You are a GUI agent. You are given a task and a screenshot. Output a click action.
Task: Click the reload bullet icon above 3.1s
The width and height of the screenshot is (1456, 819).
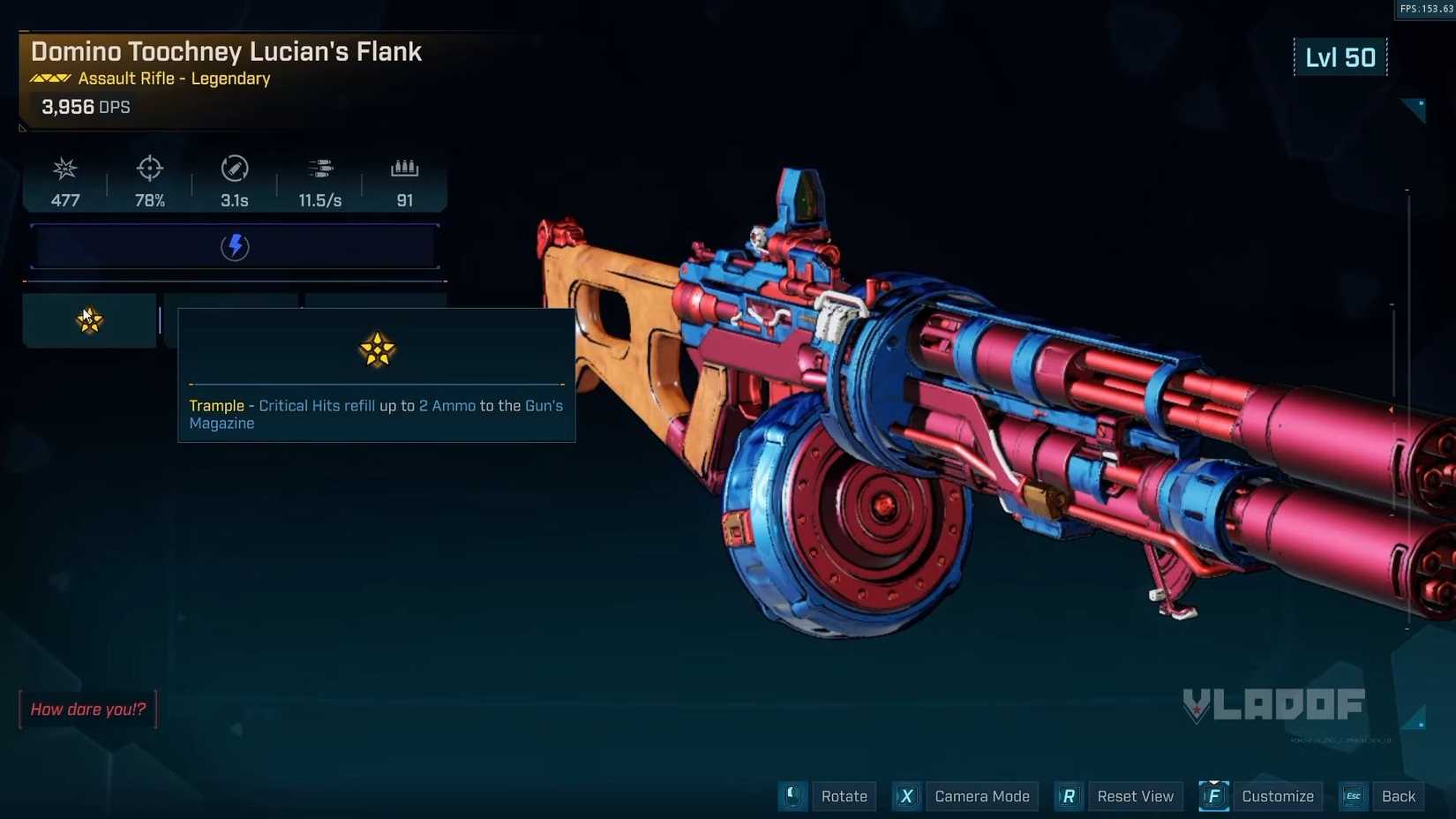[233, 168]
